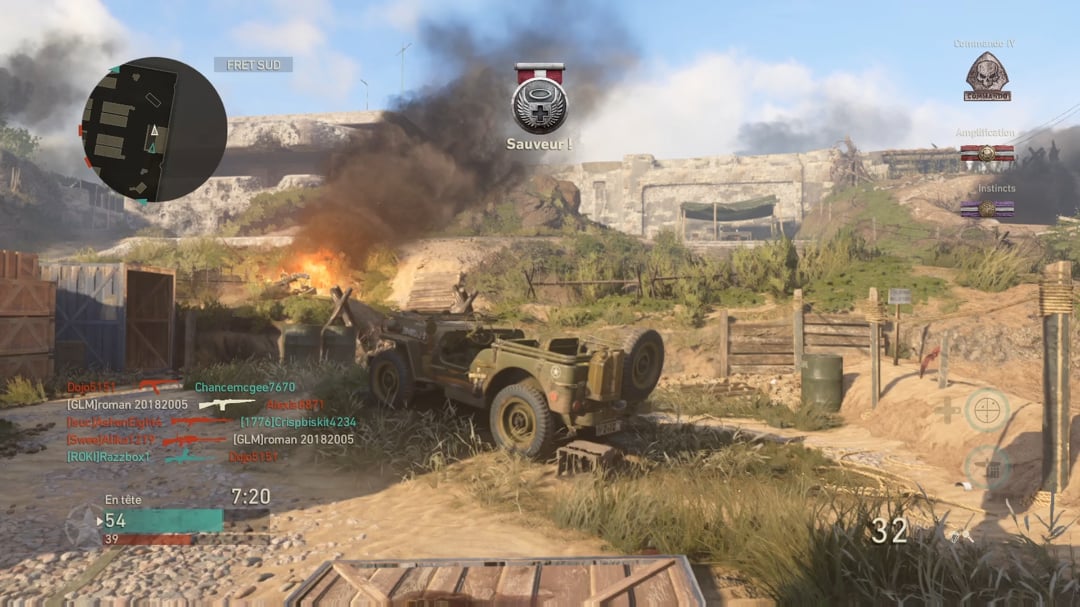Image resolution: width=1080 pixels, height=607 pixels.
Task: Activate the plane and crate scorestreak icon
Action: 987,467
